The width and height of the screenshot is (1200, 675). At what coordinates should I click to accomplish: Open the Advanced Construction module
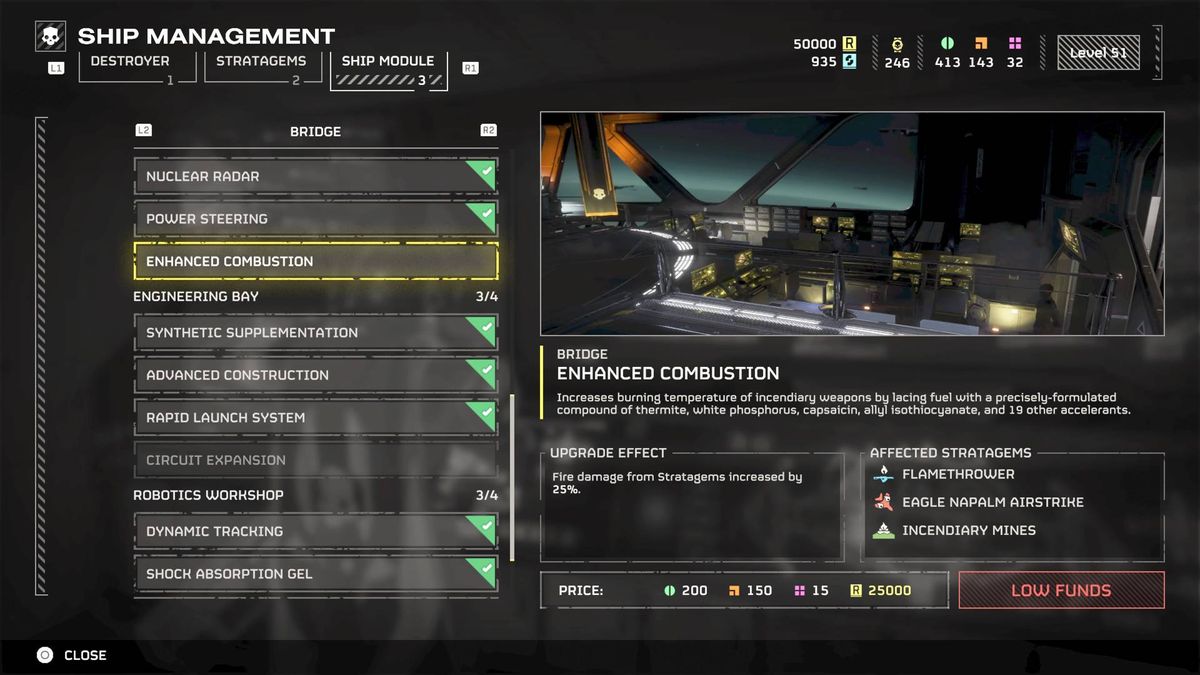tap(315, 375)
